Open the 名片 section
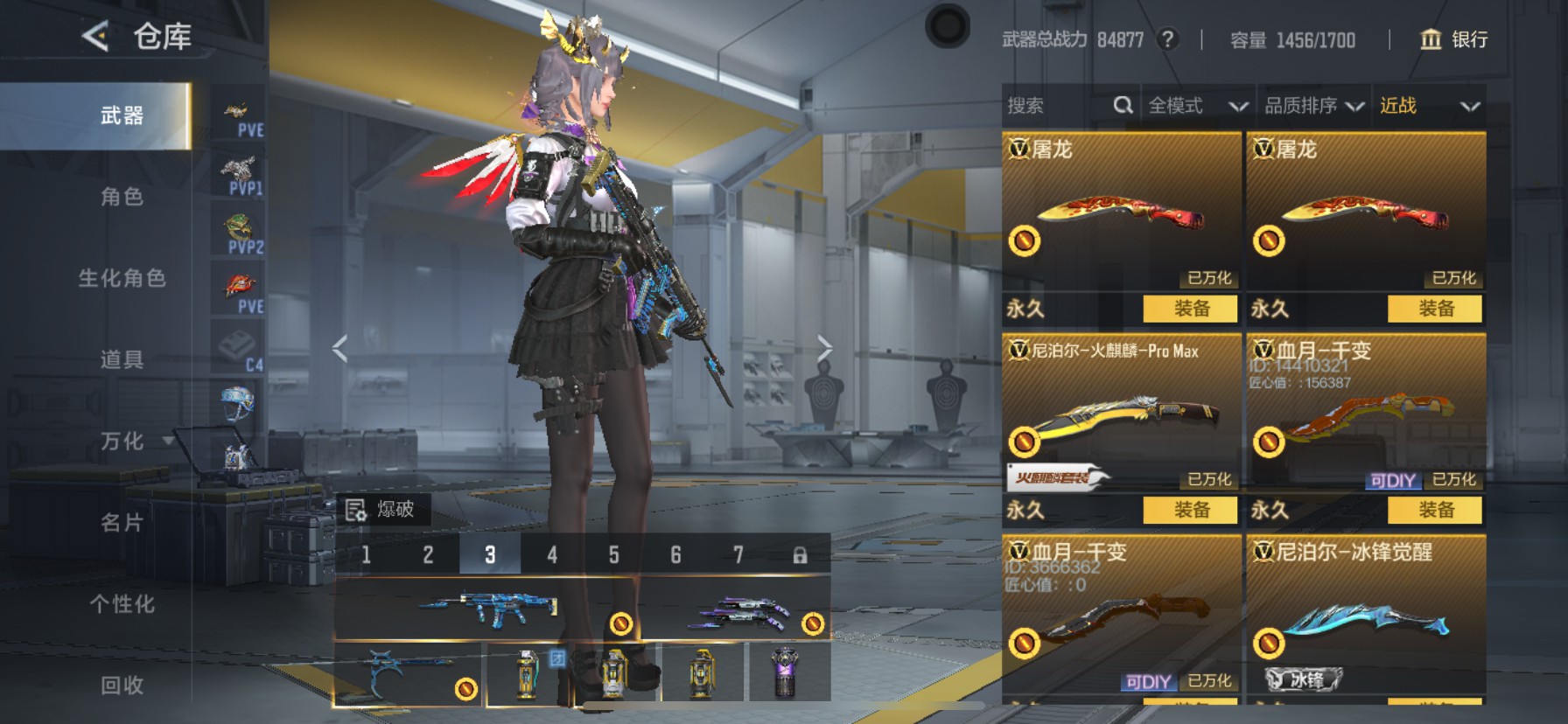1568x724 pixels. click(x=122, y=522)
